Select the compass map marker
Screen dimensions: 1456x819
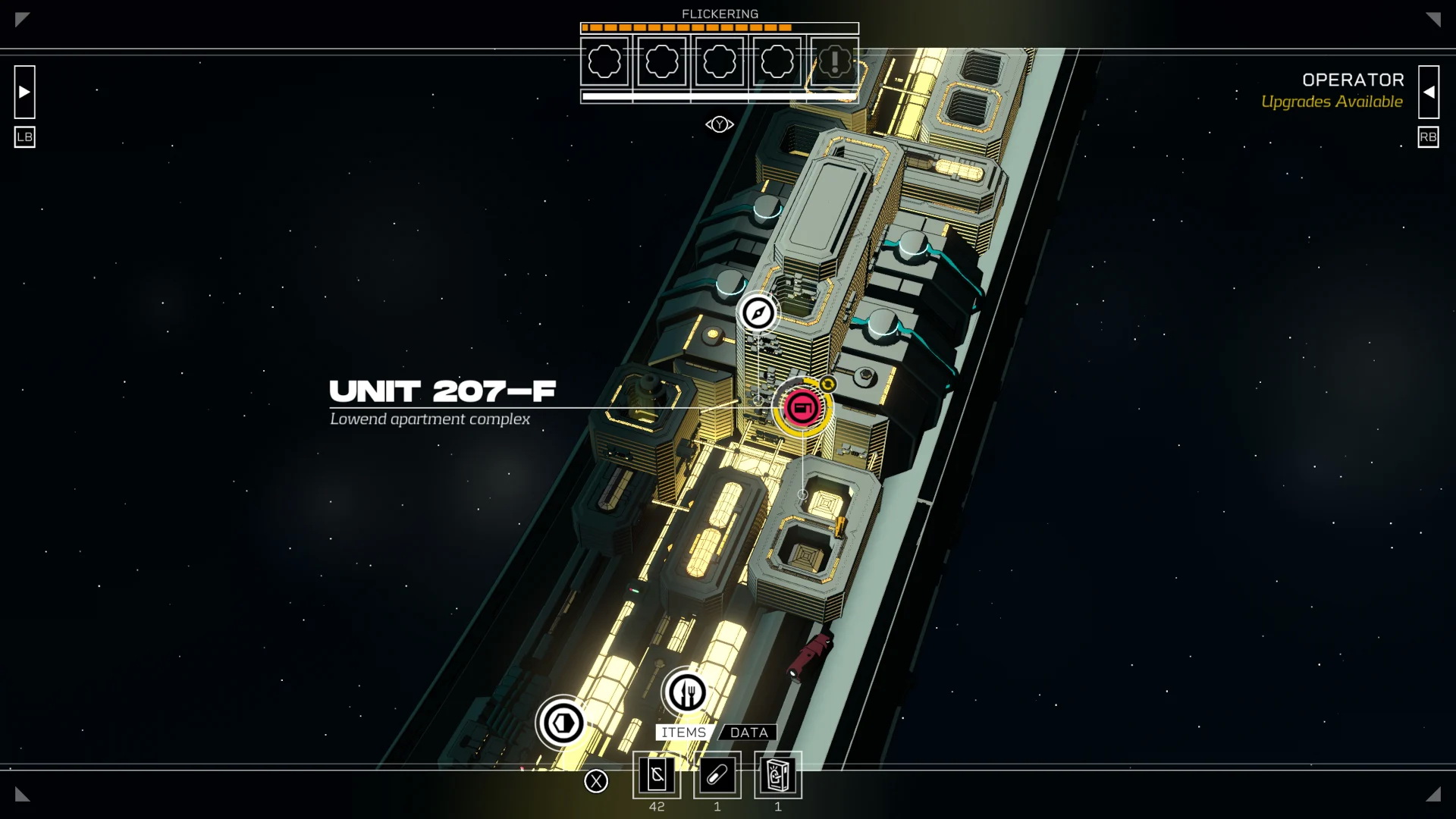pyautogui.click(x=758, y=312)
